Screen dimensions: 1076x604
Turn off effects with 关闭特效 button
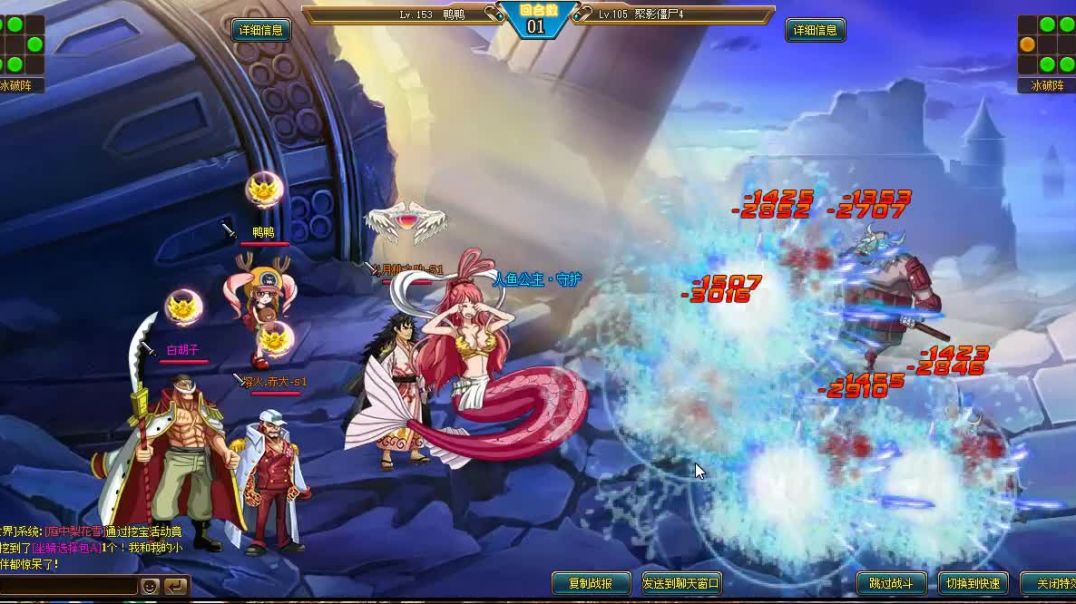point(1050,583)
